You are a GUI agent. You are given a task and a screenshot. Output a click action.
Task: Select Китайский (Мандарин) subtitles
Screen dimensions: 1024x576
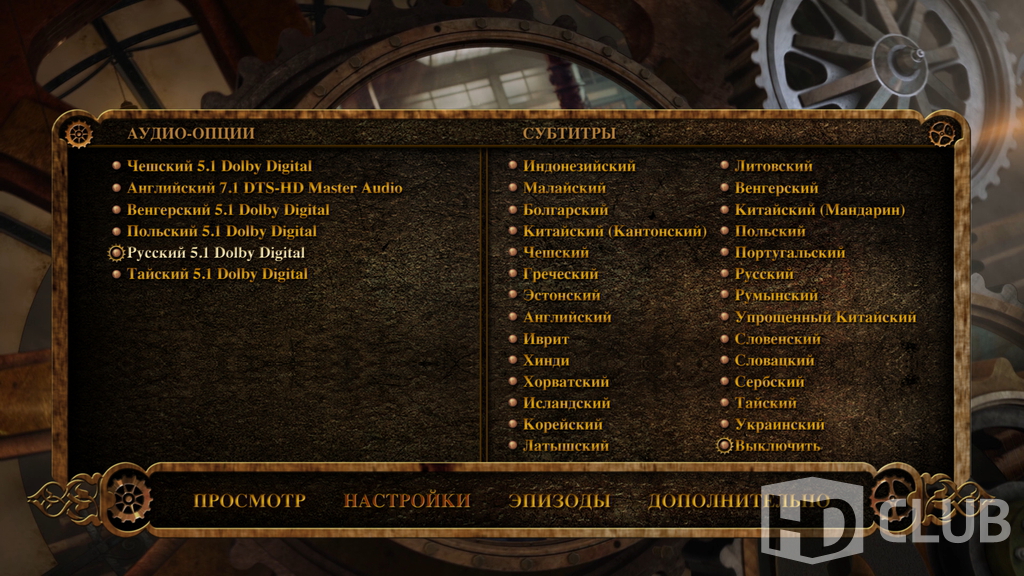point(819,210)
